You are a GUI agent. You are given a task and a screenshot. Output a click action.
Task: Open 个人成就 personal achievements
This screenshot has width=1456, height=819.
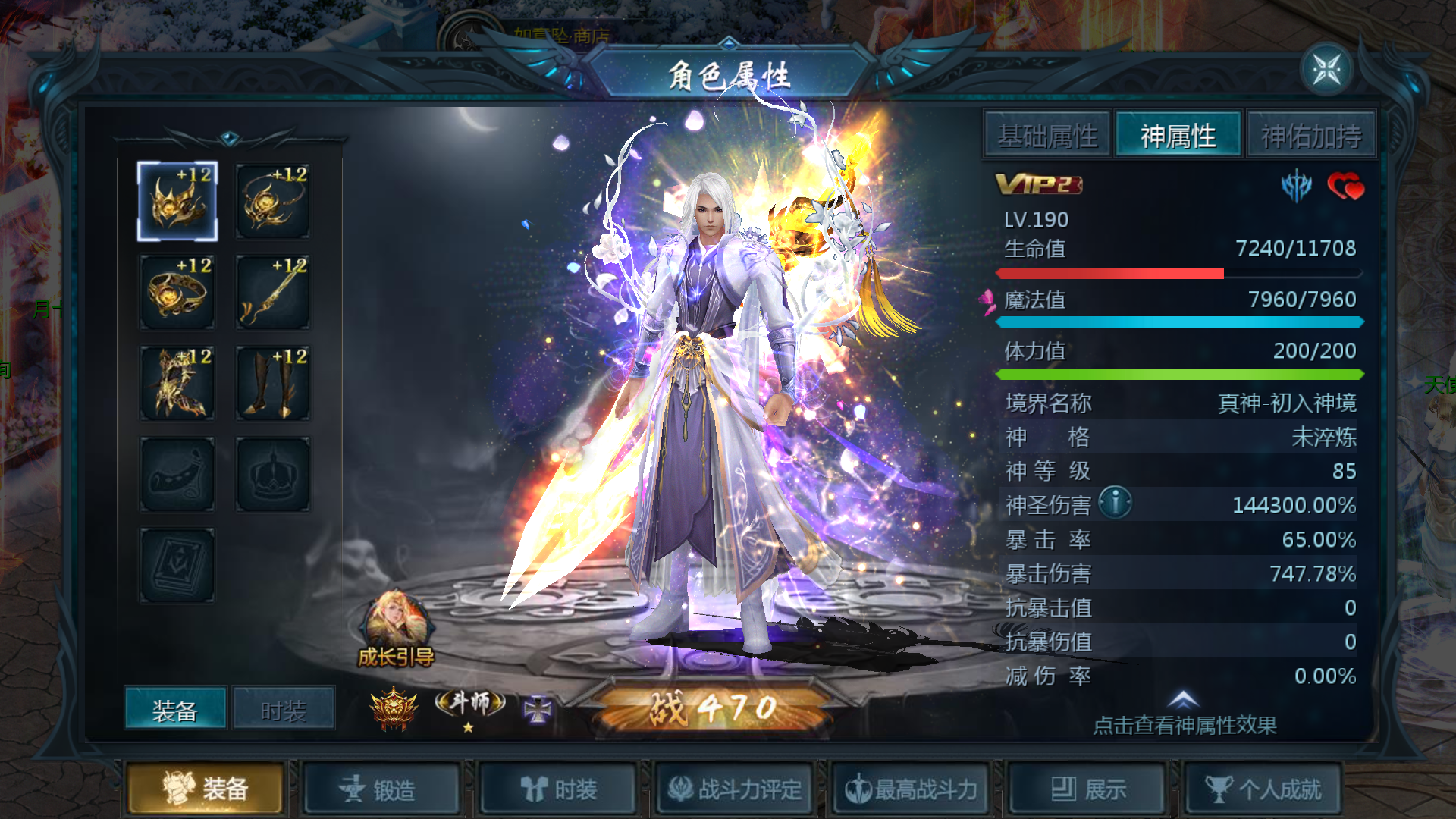pyautogui.click(x=1264, y=789)
